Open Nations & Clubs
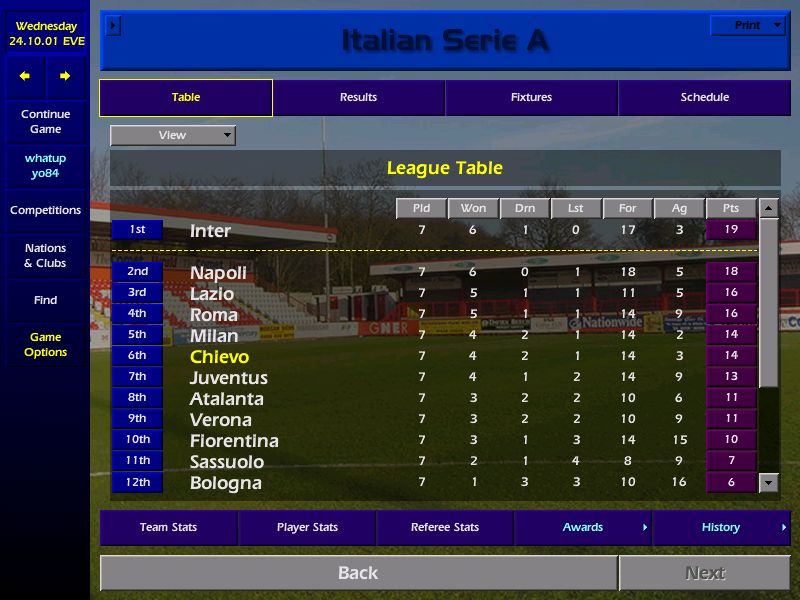Image resolution: width=800 pixels, height=600 pixels. [45, 255]
